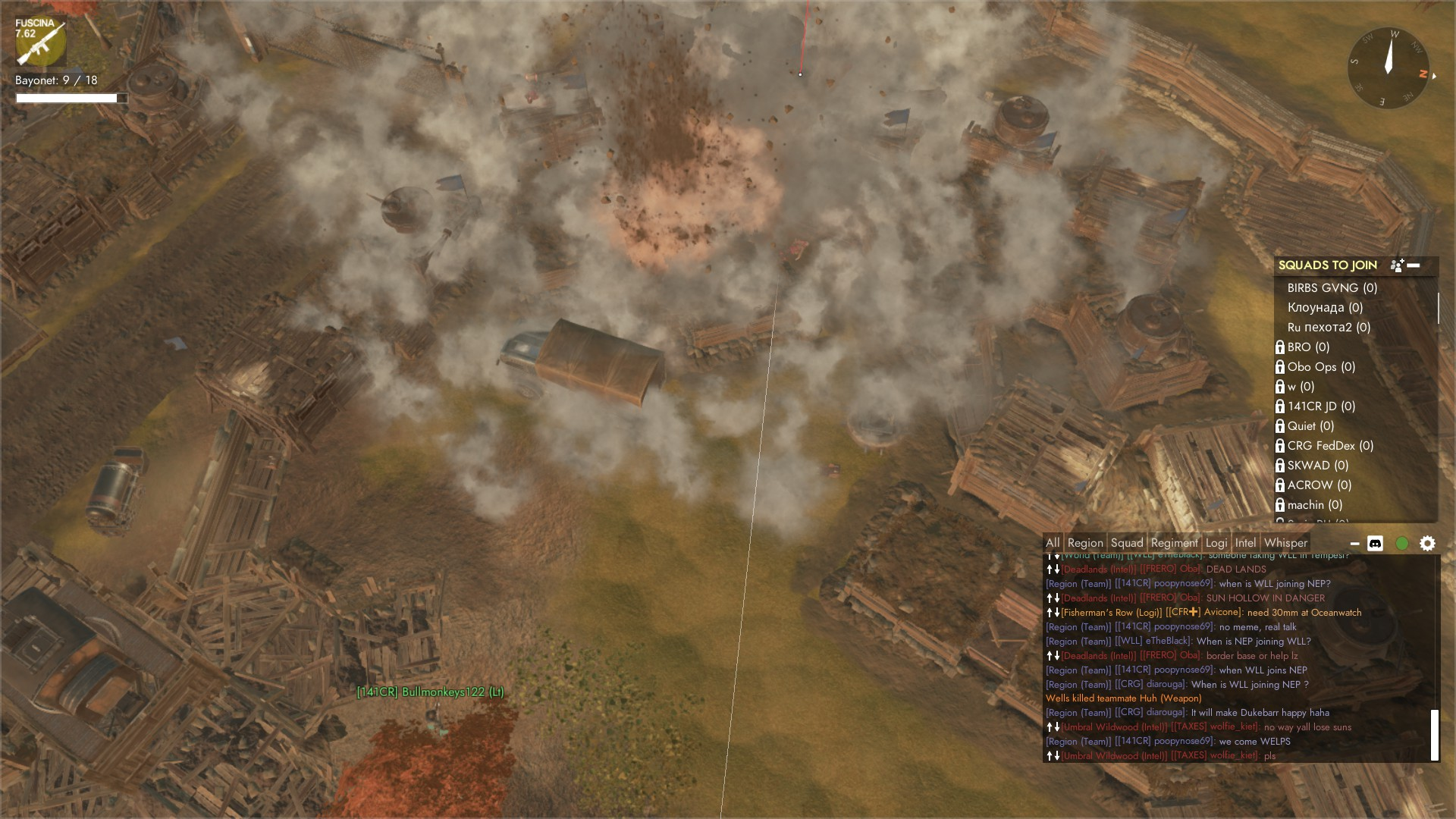Toggle the green status indicator in chat bar
Screen dimensions: 1456x819
coord(1402,544)
